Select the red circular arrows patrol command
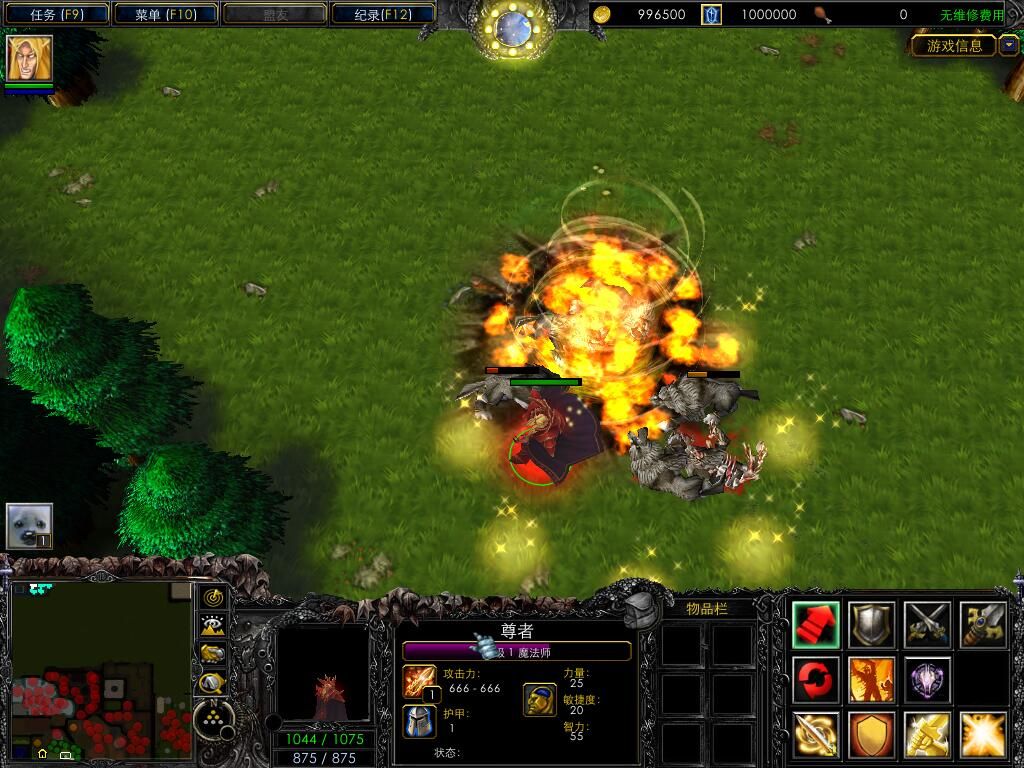Viewport: 1024px width, 768px height. point(816,680)
